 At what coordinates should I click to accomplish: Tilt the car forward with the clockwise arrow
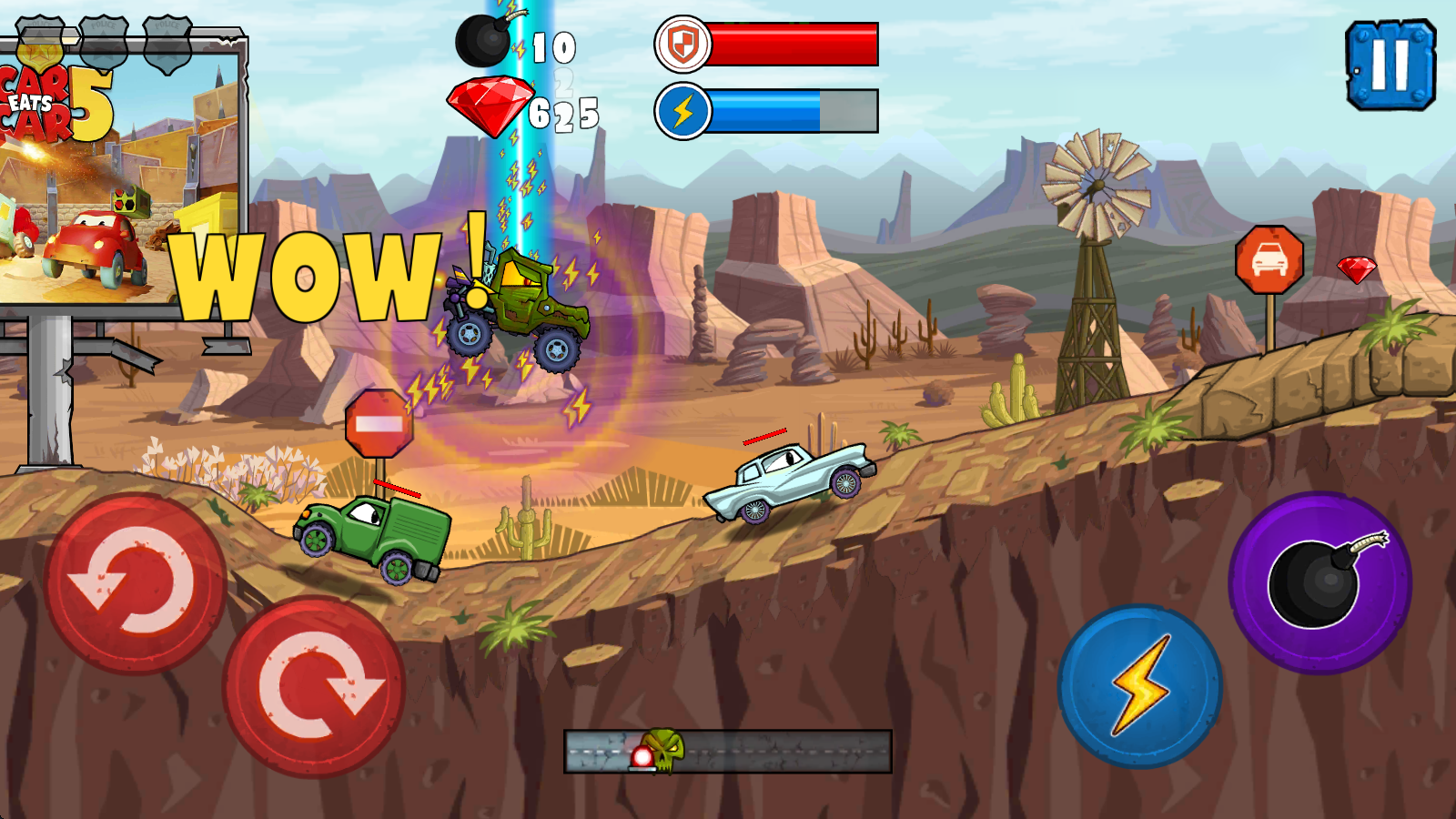pos(314,687)
